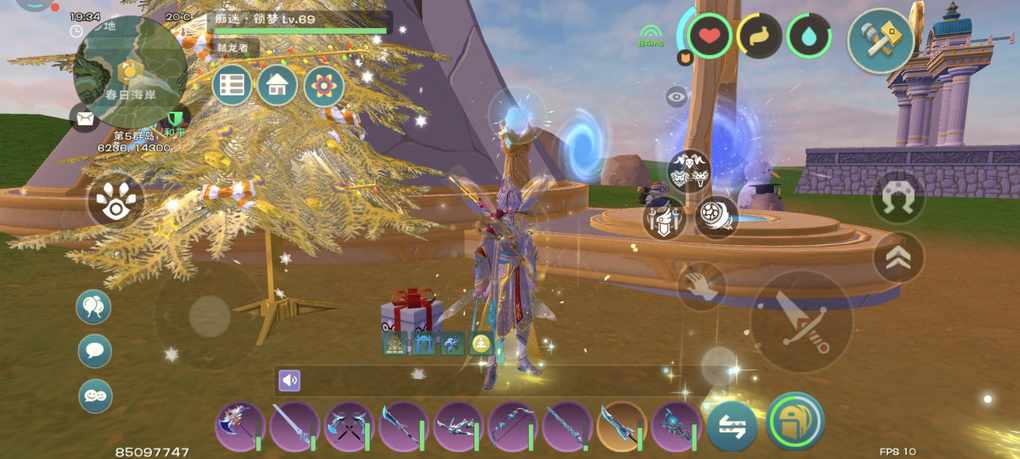Open the hammer crafting button

(880, 40)
